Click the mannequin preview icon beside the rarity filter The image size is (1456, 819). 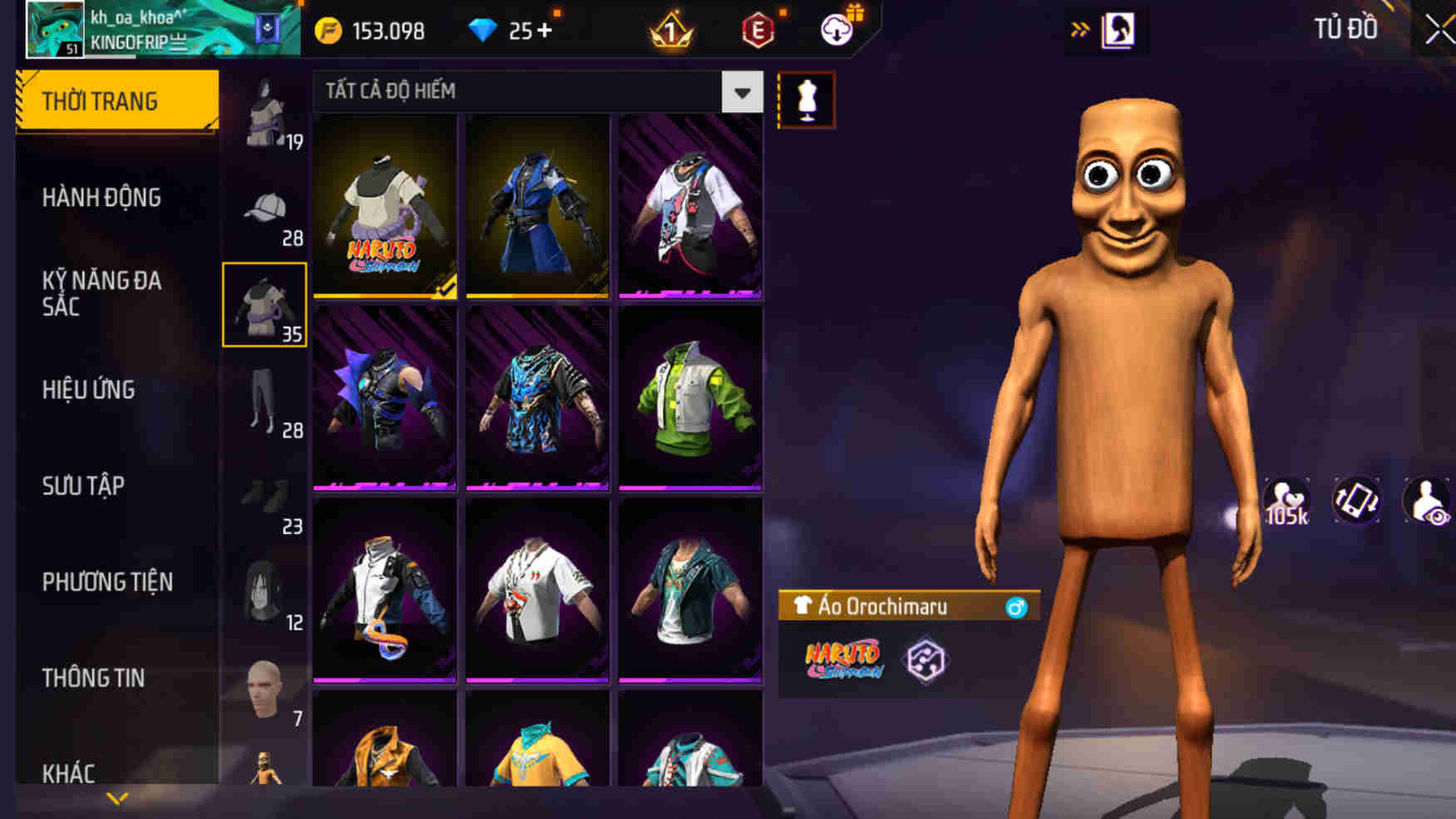pyautogui.click(x=806, y=100)
